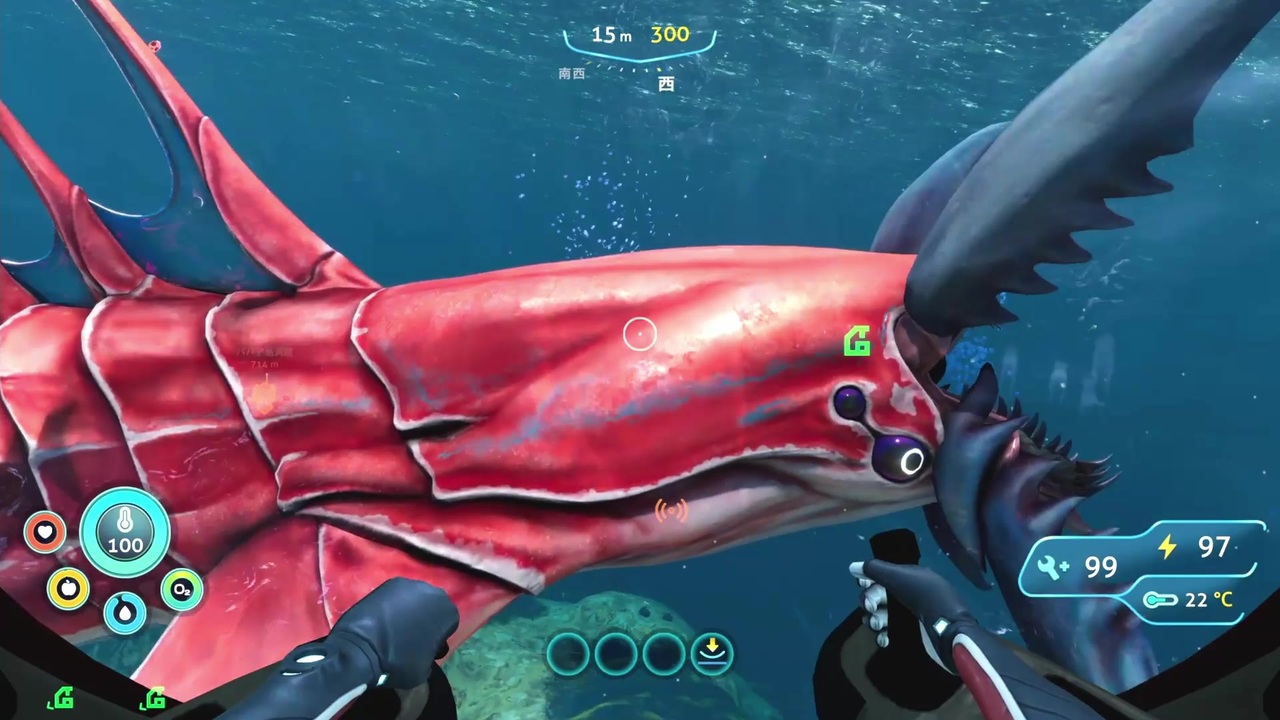This screenshot has width=1280, height=720.
Task: Toggle the yellow descend quickslot icon
Action: tap(712, 651)
